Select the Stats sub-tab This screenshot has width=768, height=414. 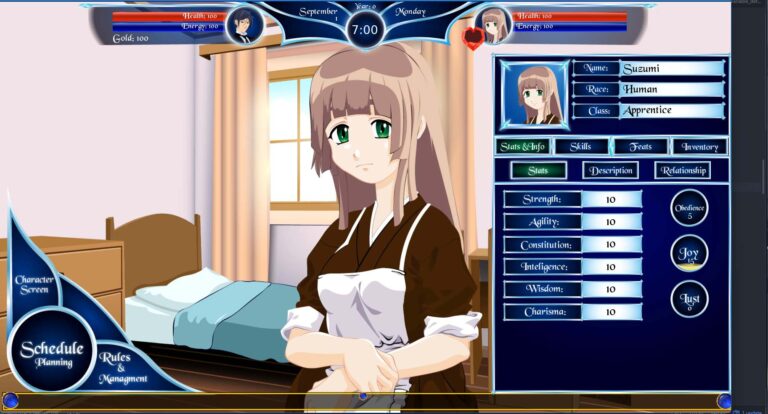point(538,170)
